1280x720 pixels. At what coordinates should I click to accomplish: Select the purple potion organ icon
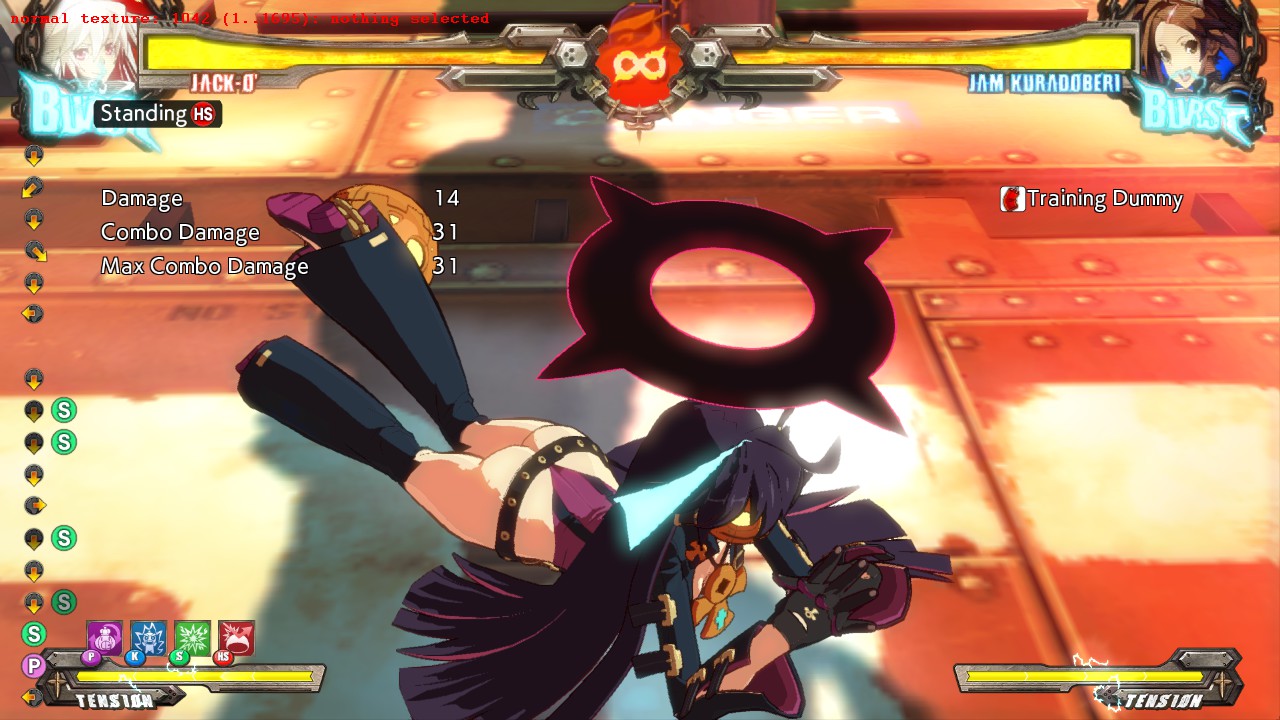click(x=104, y=637)
